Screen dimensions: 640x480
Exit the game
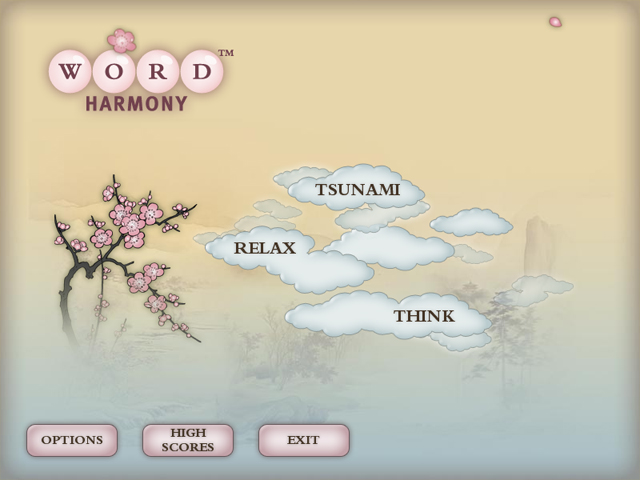303,440
